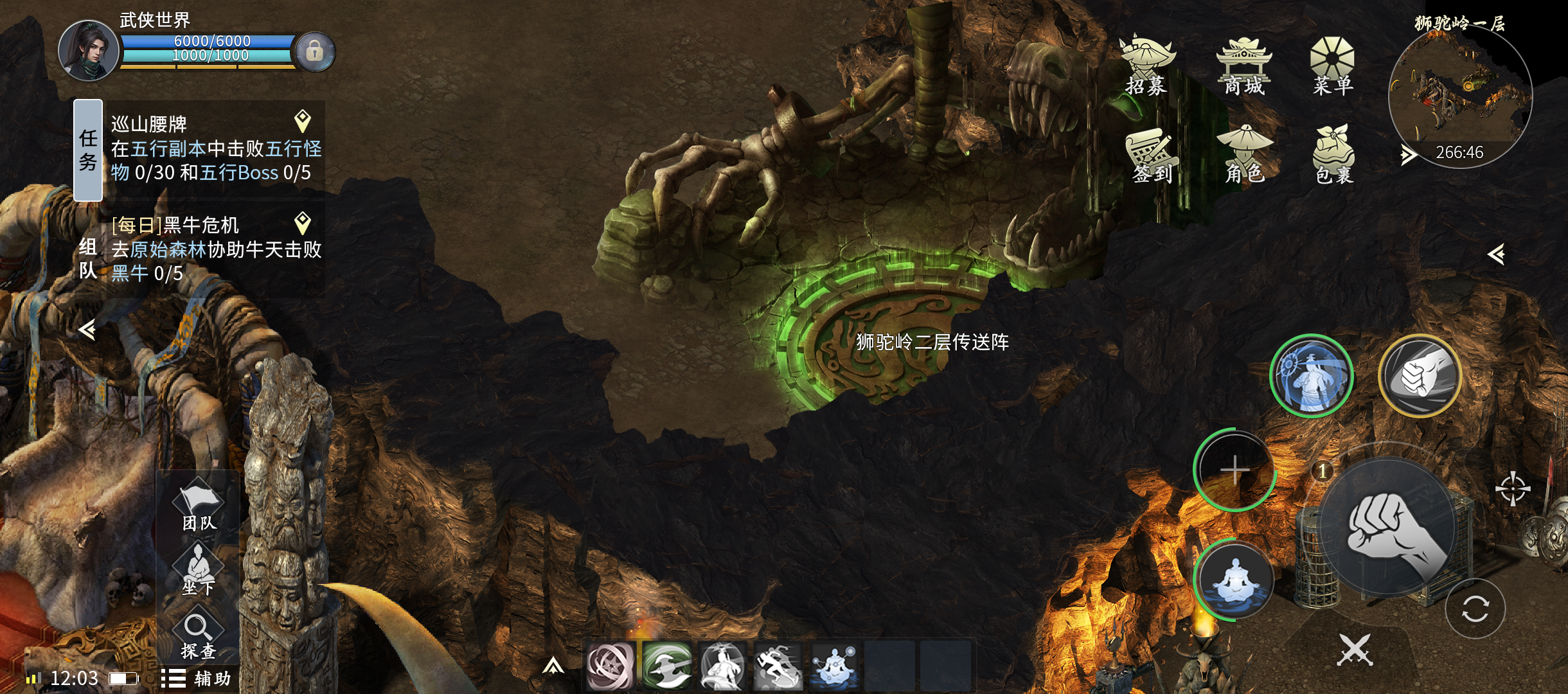The image size is (1568, 694).
Task: Open the 角色 character sheet
Action: tap(1244, 156)
